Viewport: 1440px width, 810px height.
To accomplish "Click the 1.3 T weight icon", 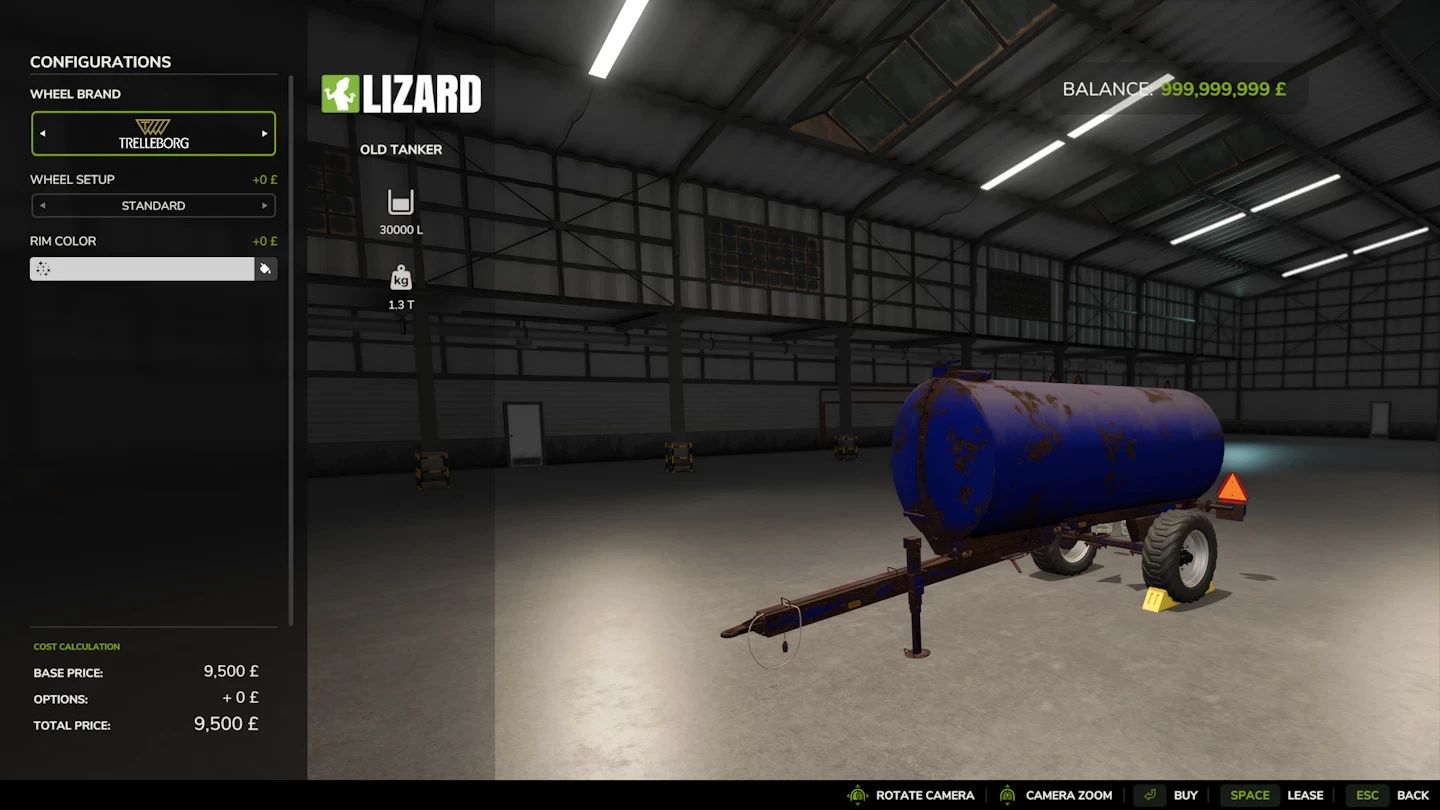I will click(x=400, y=278).
